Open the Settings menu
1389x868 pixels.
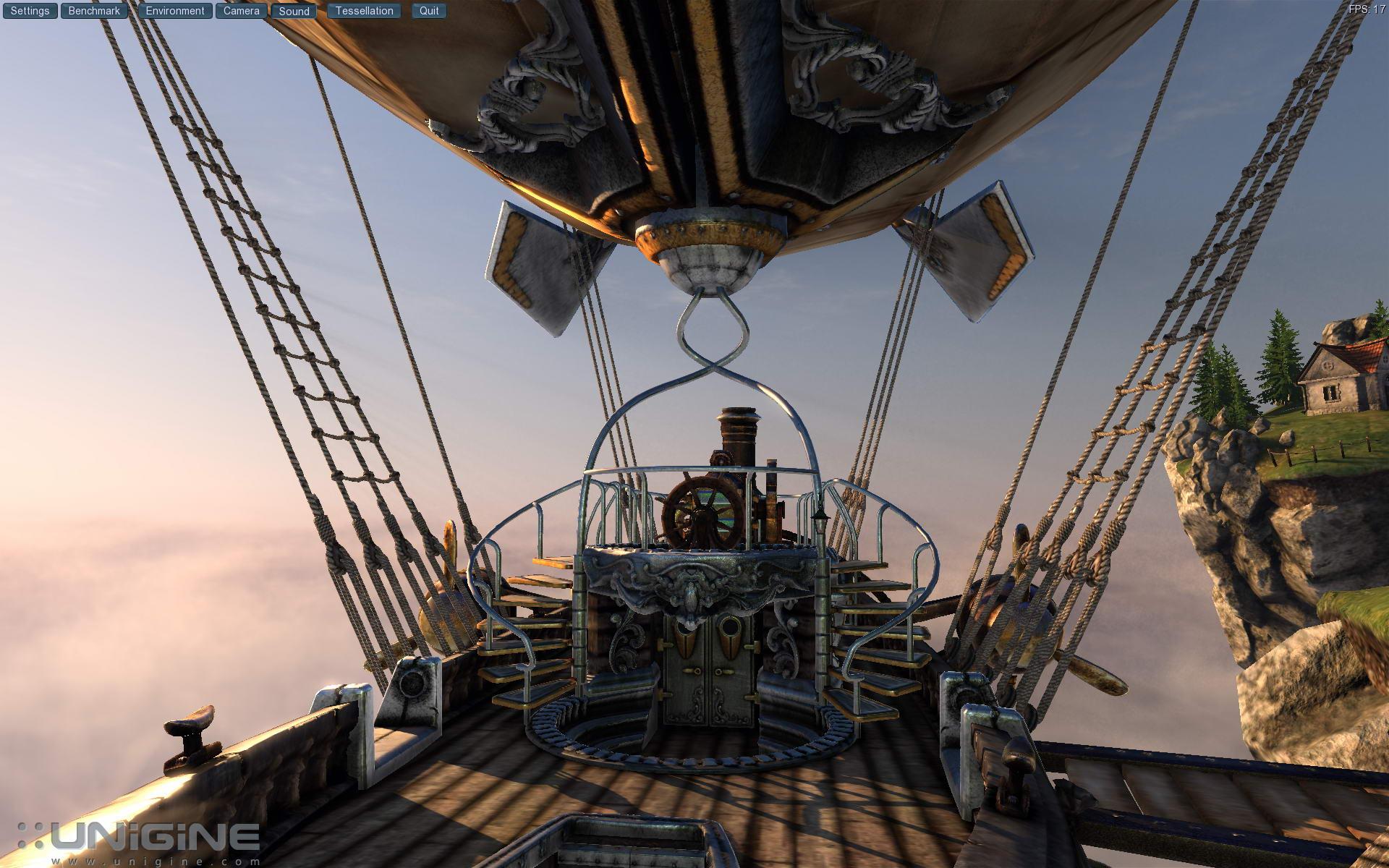(x=30, y=11)
